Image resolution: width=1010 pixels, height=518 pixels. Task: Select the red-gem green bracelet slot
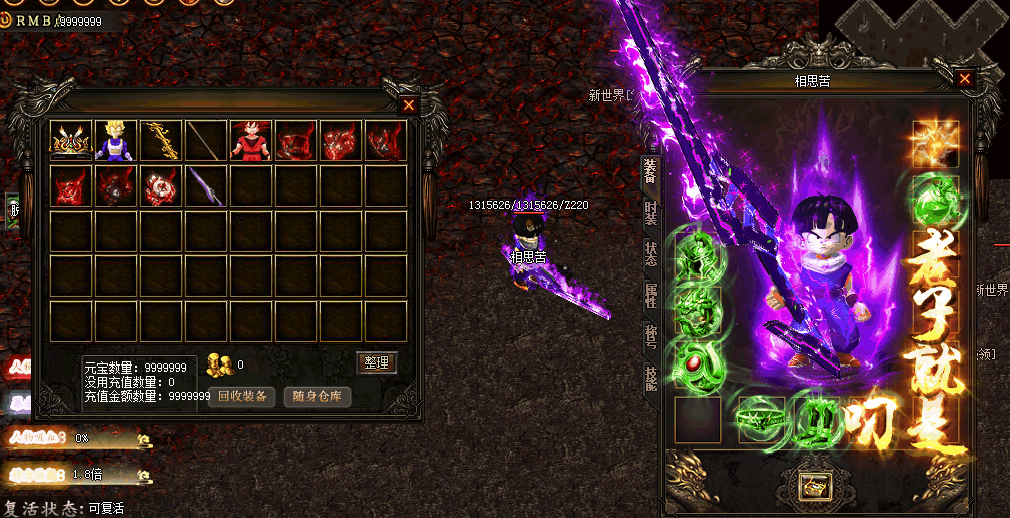tap(697, 364)
